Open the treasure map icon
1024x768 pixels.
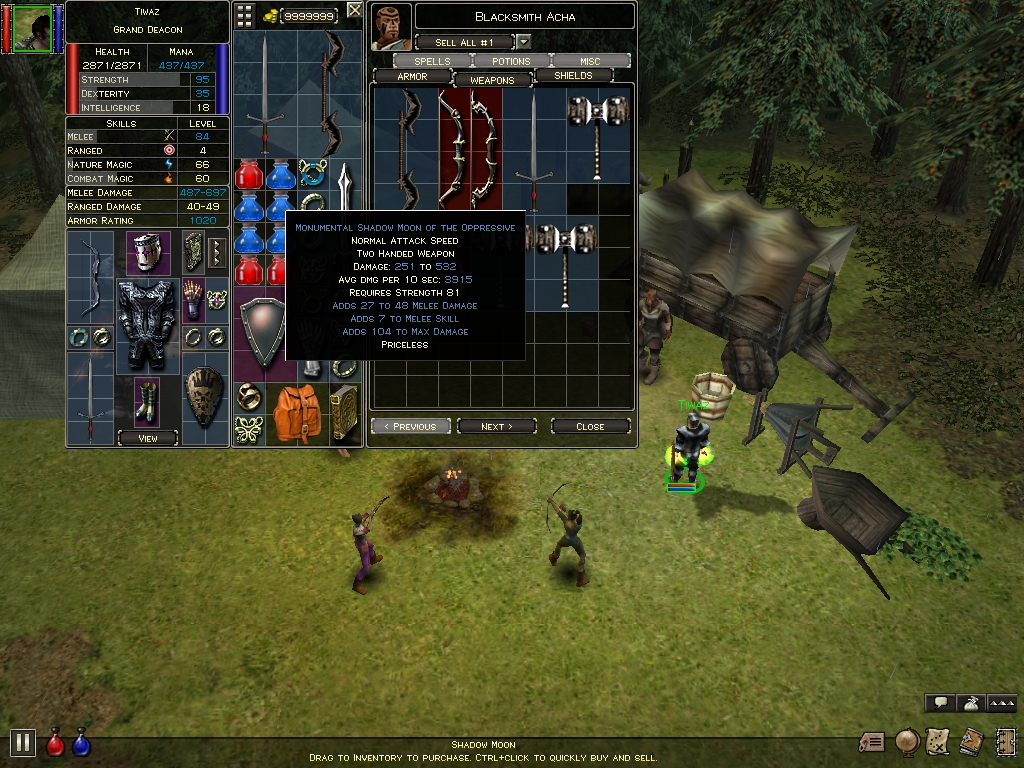pos(937,741)
